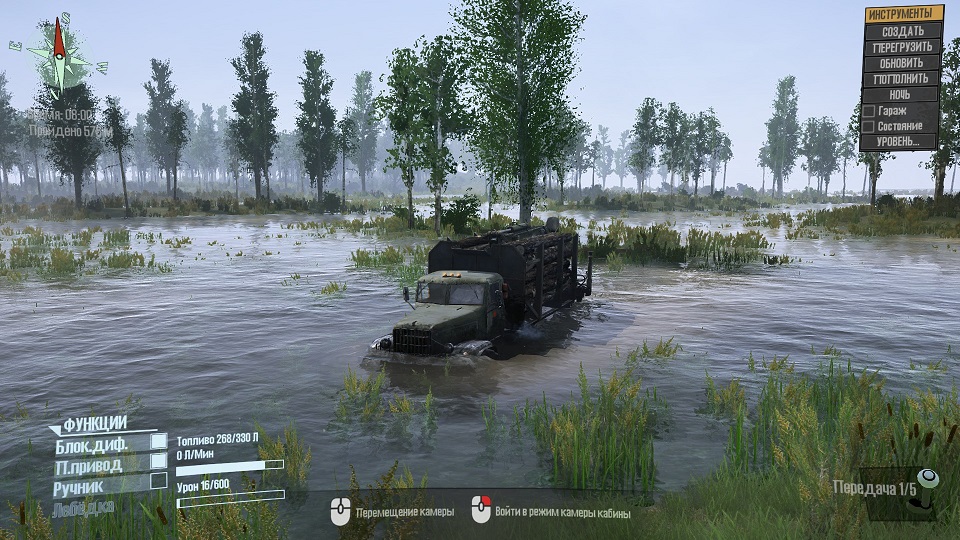Image resolution: width=960 pixels, height=540 pixels.
Task: Toggle the Ручник handbrake checkbox
Action: [x=158, y=481]
